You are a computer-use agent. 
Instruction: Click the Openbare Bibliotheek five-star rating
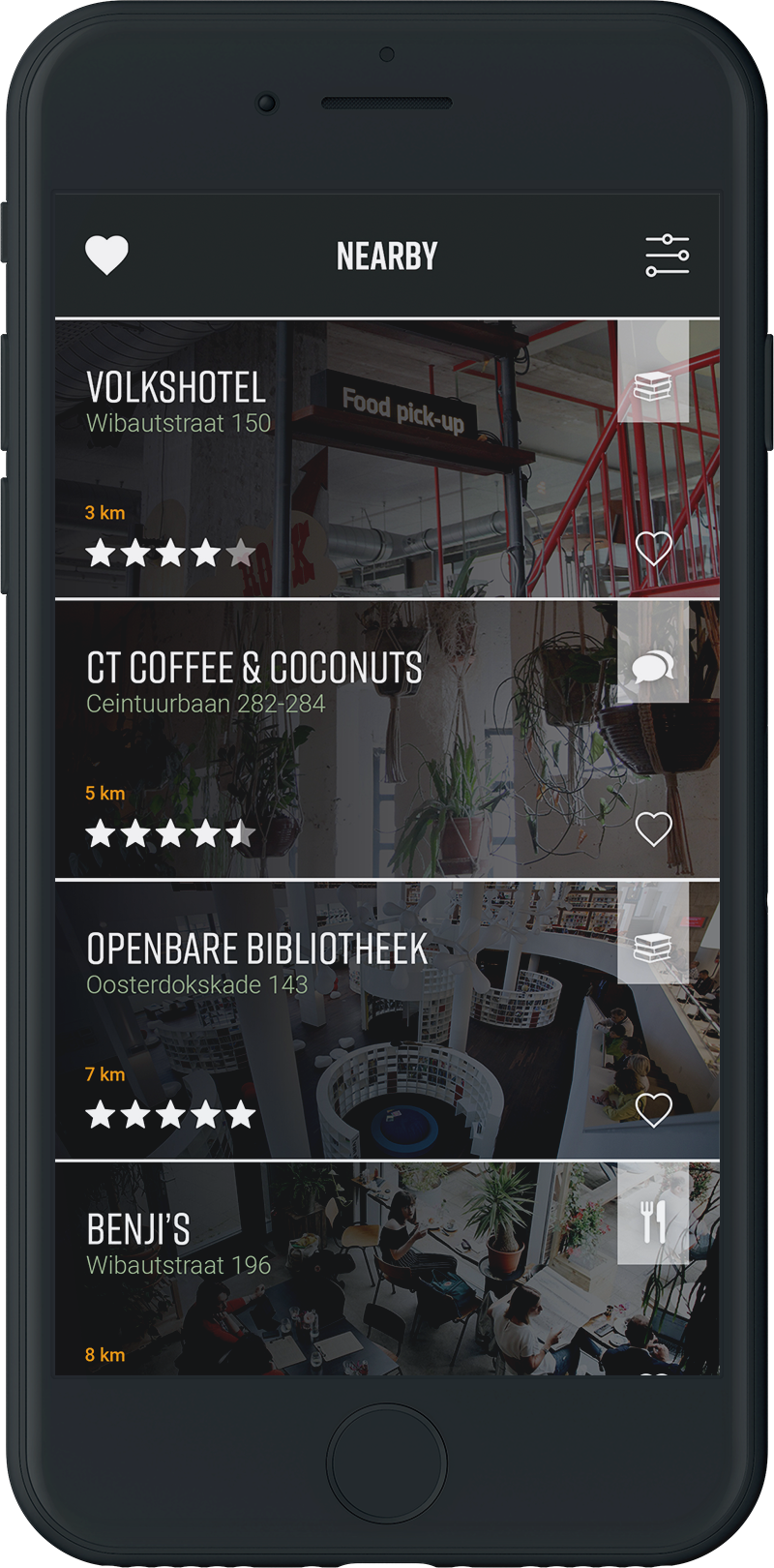(x=170, y=1115)
